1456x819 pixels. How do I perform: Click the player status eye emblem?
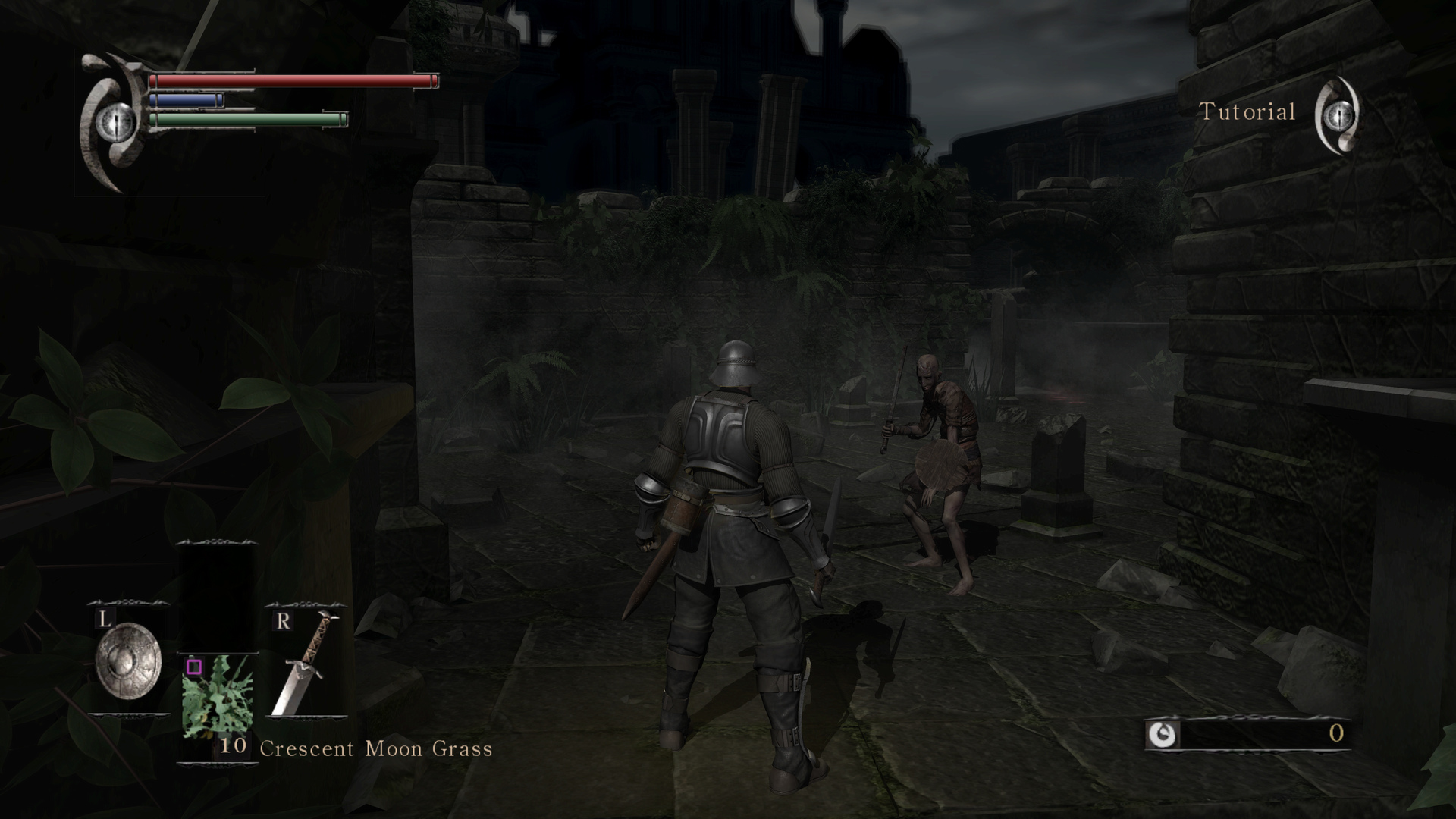pos(115,121)
